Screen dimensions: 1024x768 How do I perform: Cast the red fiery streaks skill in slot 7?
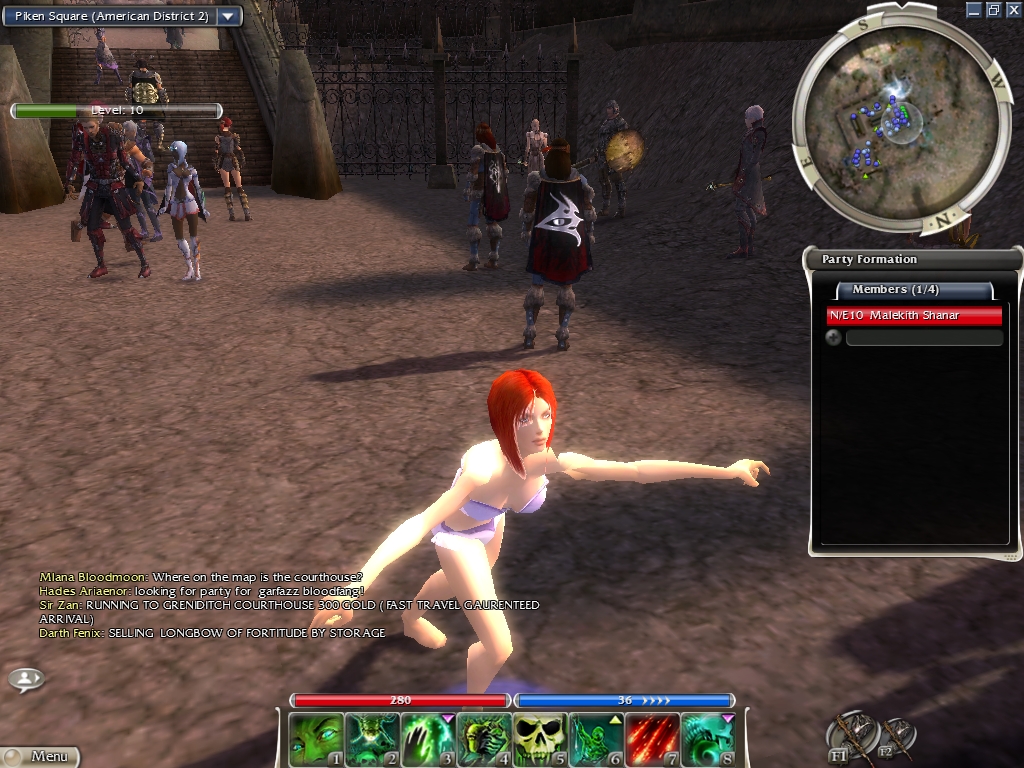[652, 739]
